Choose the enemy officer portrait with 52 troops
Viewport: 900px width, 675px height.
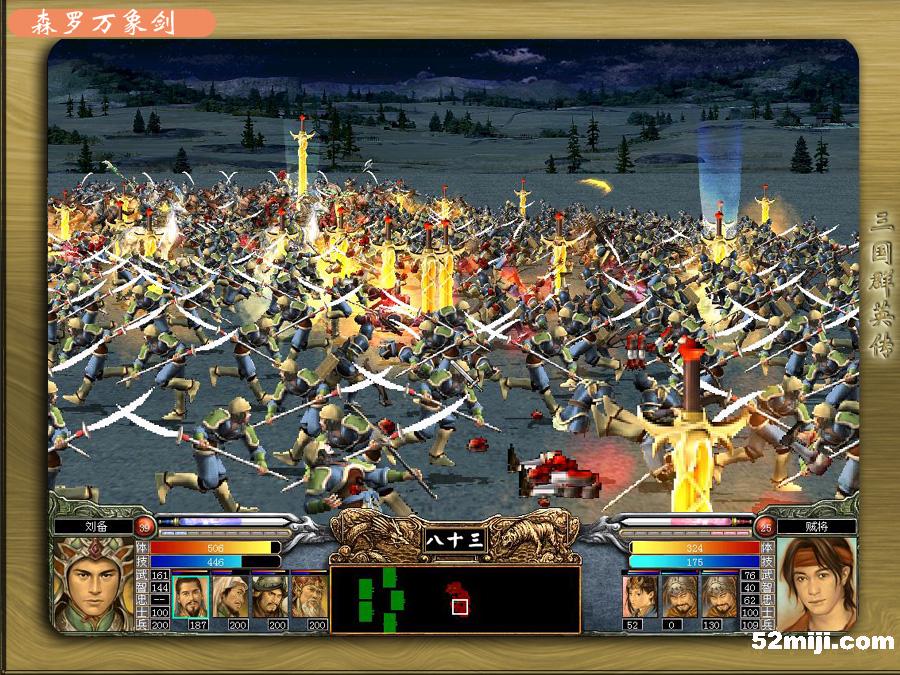click(640, 596)
